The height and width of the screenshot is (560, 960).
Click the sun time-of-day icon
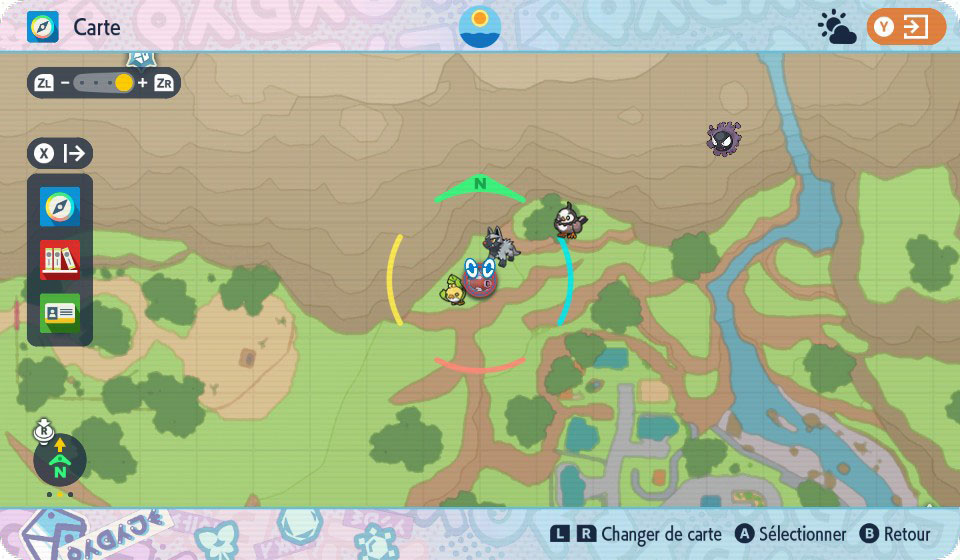(x=480, y=27)
